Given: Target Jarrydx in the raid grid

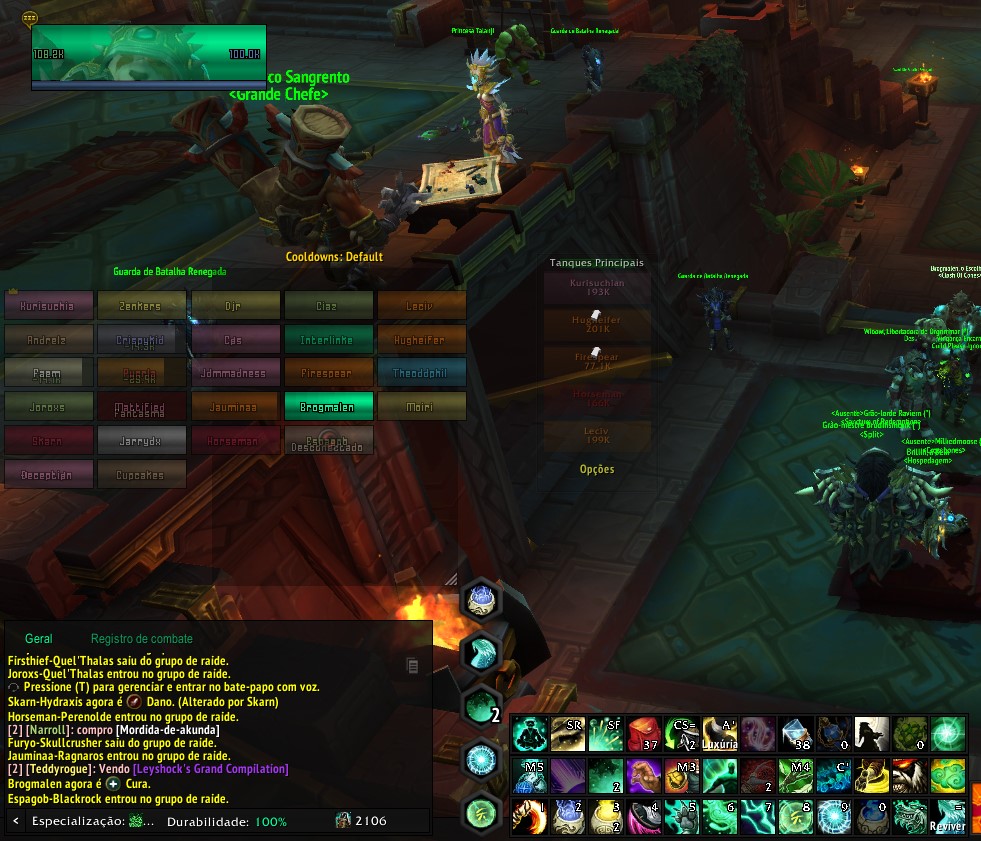Looking at the screenshot, I should [x=142, y=440].
